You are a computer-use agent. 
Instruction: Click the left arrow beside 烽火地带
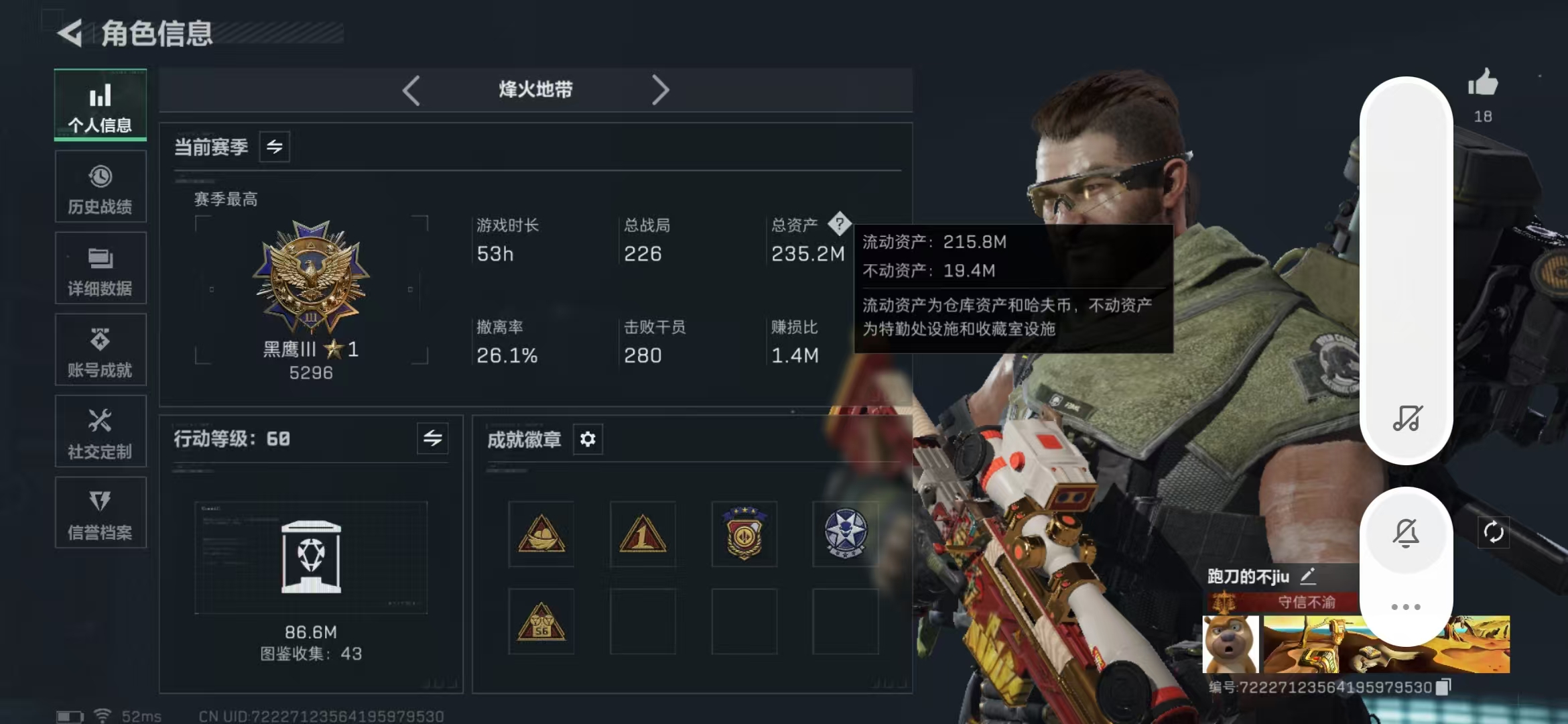[411, 89]
